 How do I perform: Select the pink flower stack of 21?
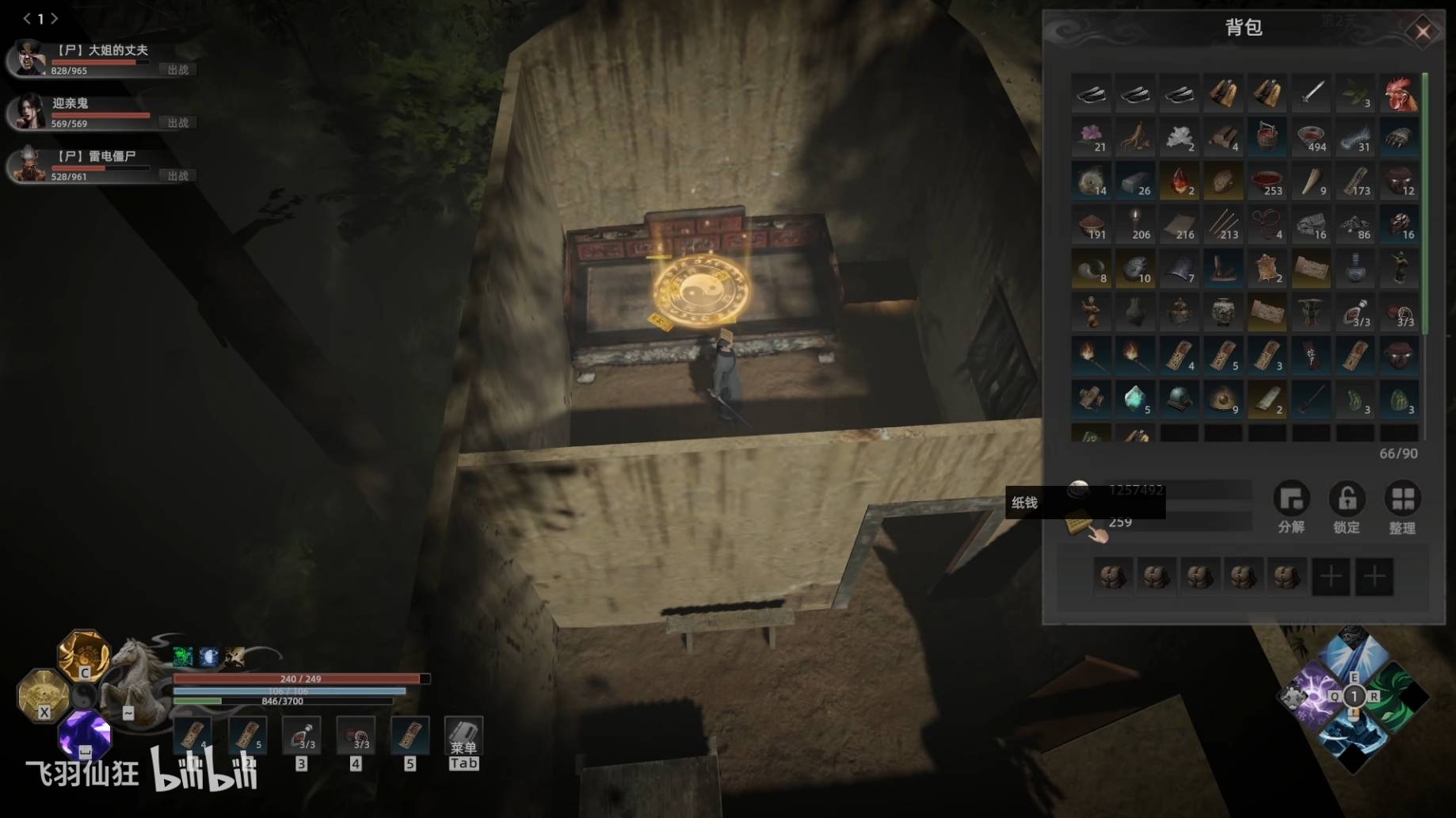click(1092, 137)
